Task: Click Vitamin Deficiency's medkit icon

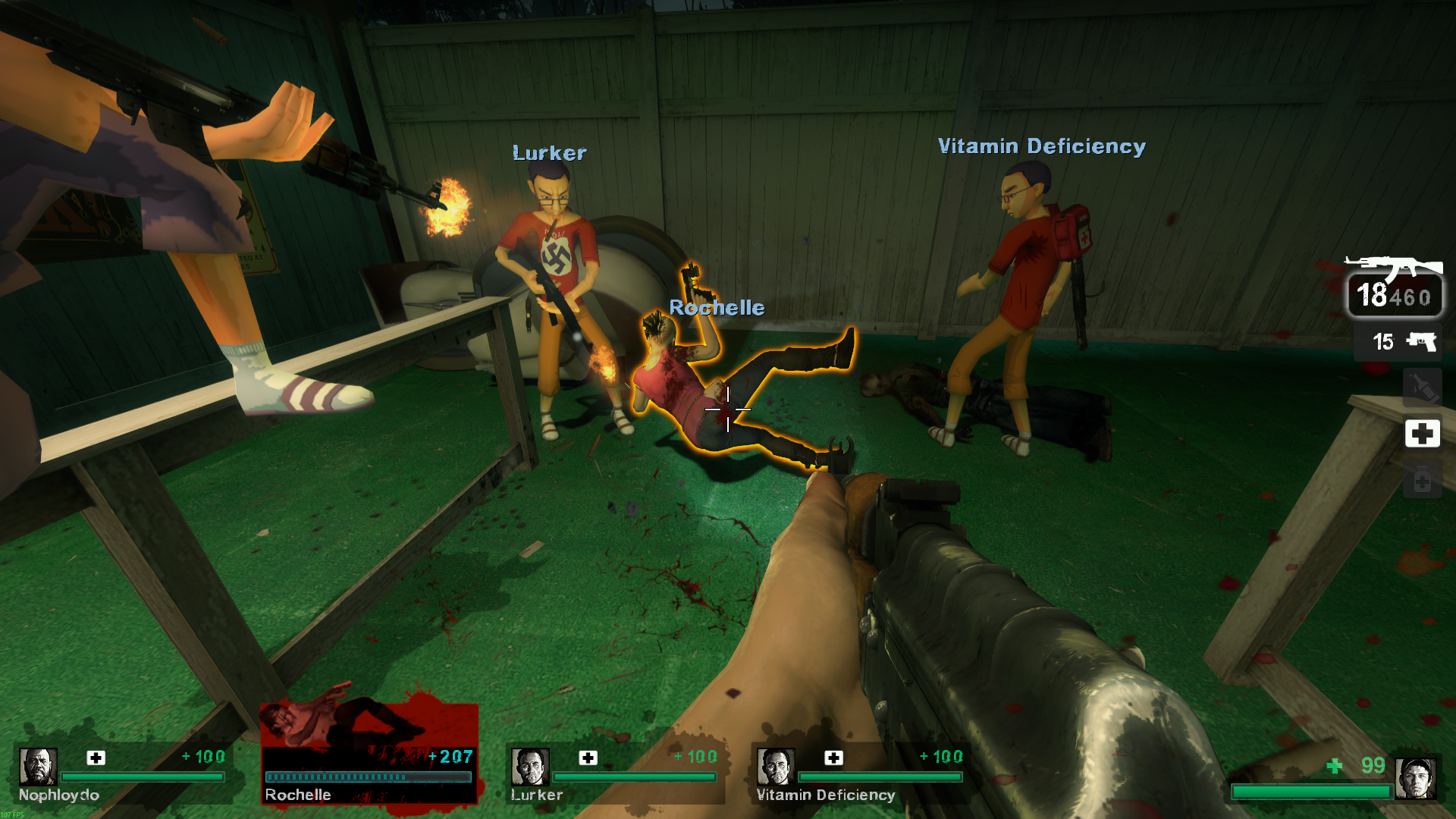Action: (x=833, y=758)
